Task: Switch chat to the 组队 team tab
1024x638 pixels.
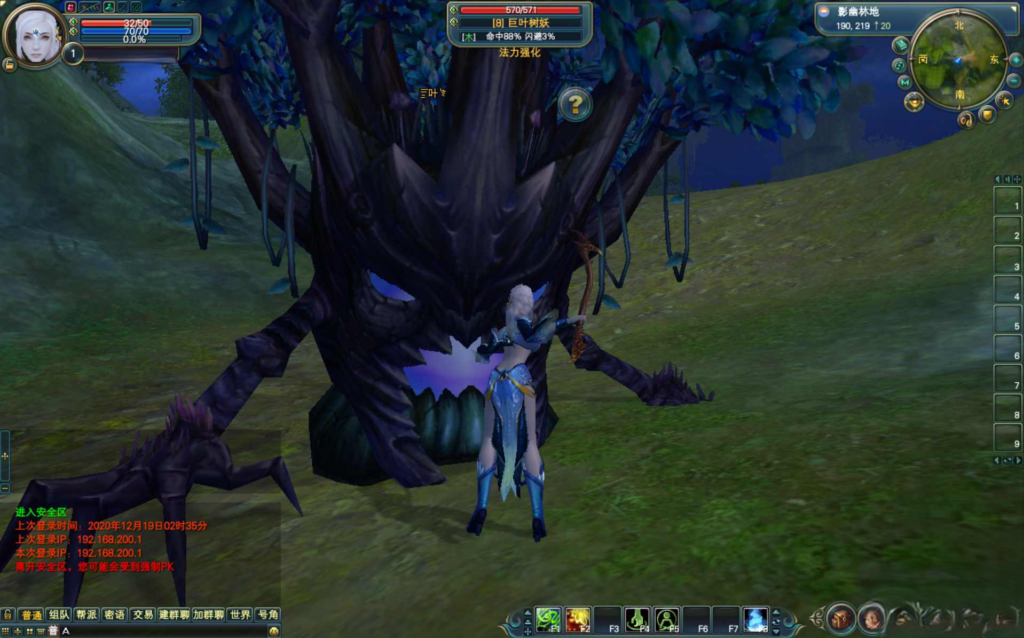Action: click(59, 615)
